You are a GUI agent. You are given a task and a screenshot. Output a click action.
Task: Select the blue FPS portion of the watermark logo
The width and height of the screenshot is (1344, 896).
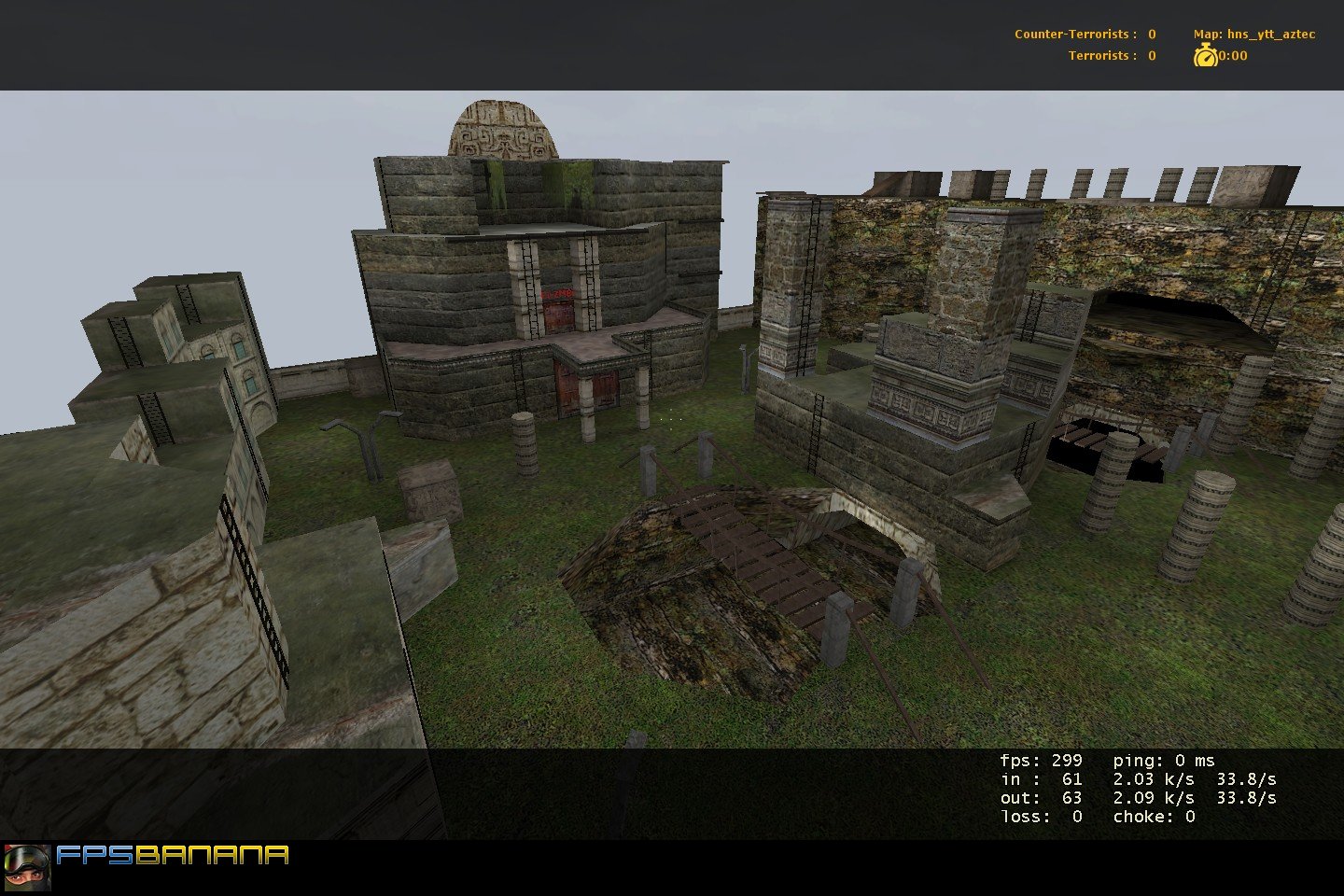(96, 855)
